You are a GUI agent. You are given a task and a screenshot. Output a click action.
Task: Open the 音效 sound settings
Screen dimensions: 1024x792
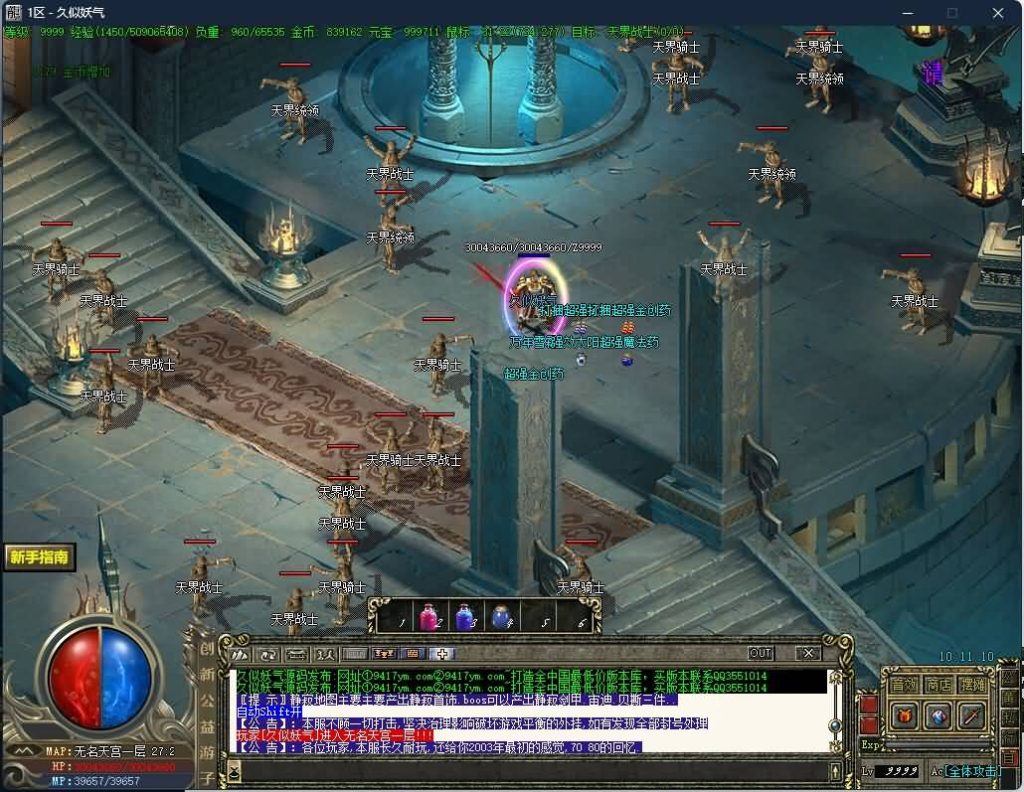coord(904,685)
